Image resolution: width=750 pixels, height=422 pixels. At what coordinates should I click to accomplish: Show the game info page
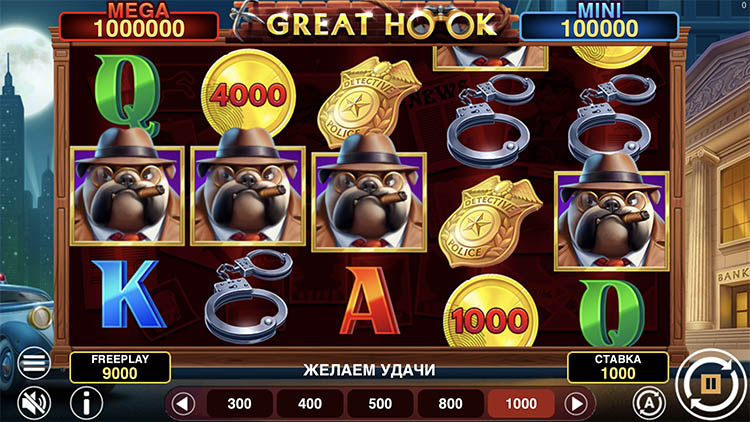pos(87,403)
